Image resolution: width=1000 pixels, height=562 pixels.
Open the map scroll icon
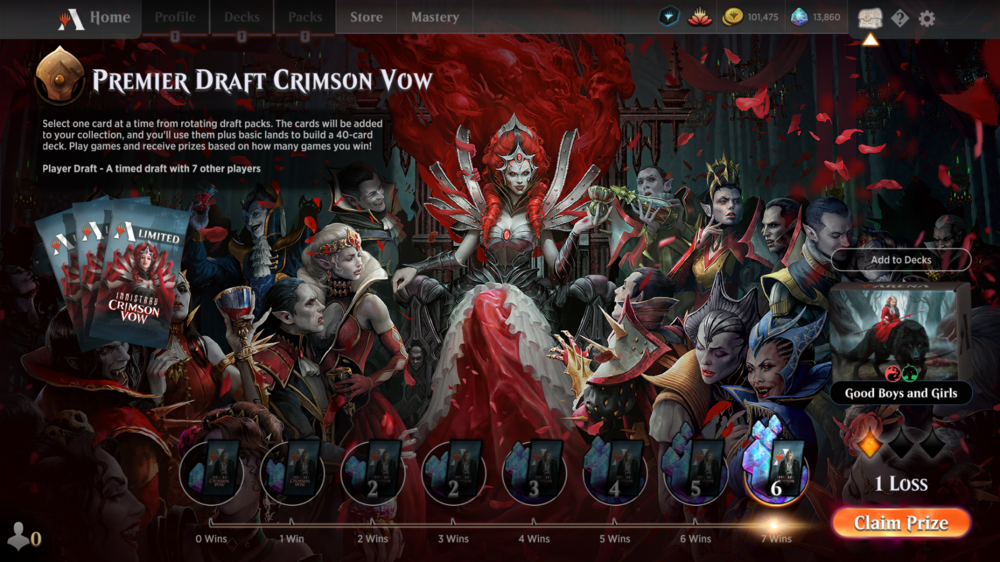coord(869,18)
